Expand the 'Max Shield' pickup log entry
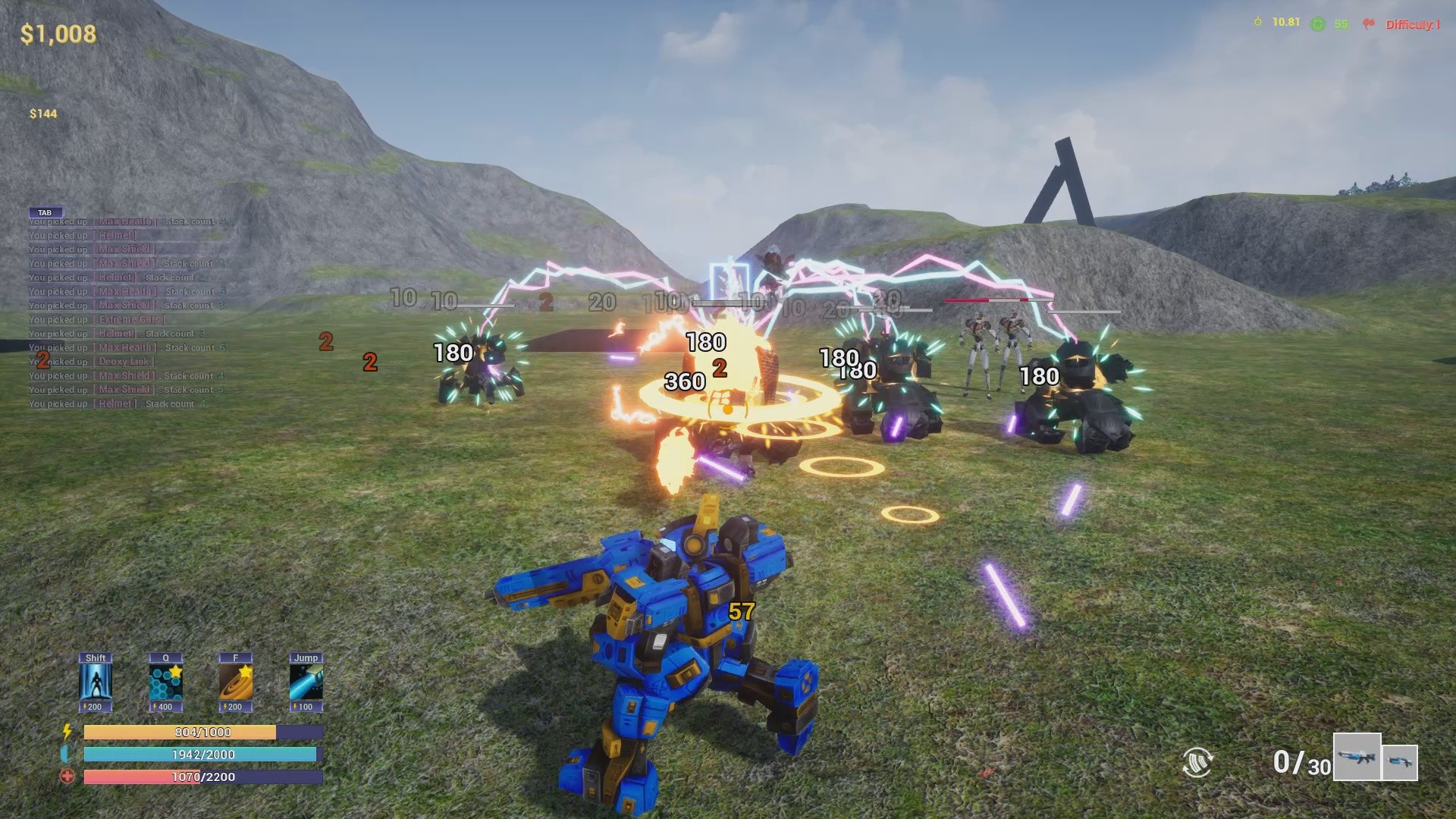This screenshot has width=1456, height=819. (x=125, y=248)
